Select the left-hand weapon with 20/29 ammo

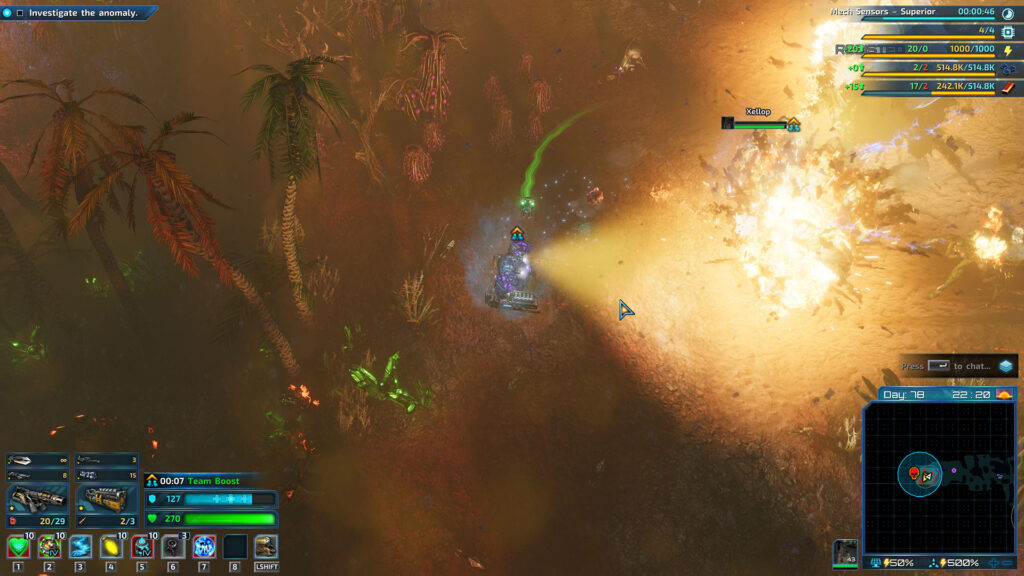38,498
